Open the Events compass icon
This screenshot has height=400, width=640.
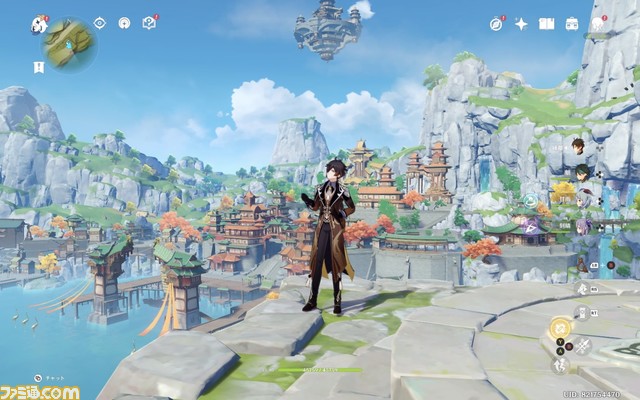(497, 23)
